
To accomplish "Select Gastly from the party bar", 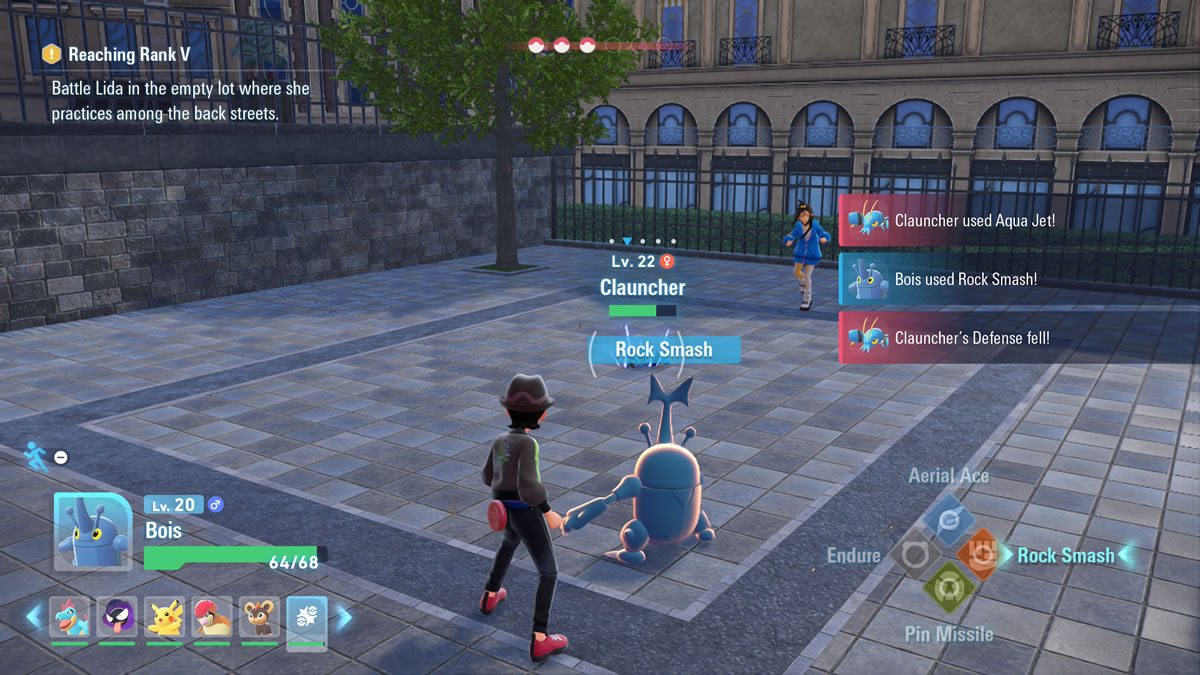I will coord(117,617).
